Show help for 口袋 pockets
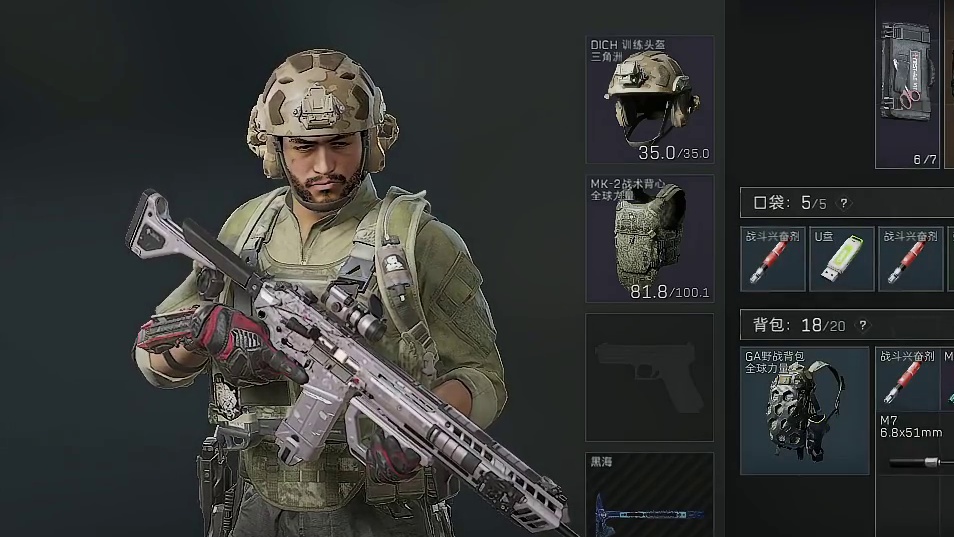The width and height of the screenshot is (954, 537). tap(843, 203)
